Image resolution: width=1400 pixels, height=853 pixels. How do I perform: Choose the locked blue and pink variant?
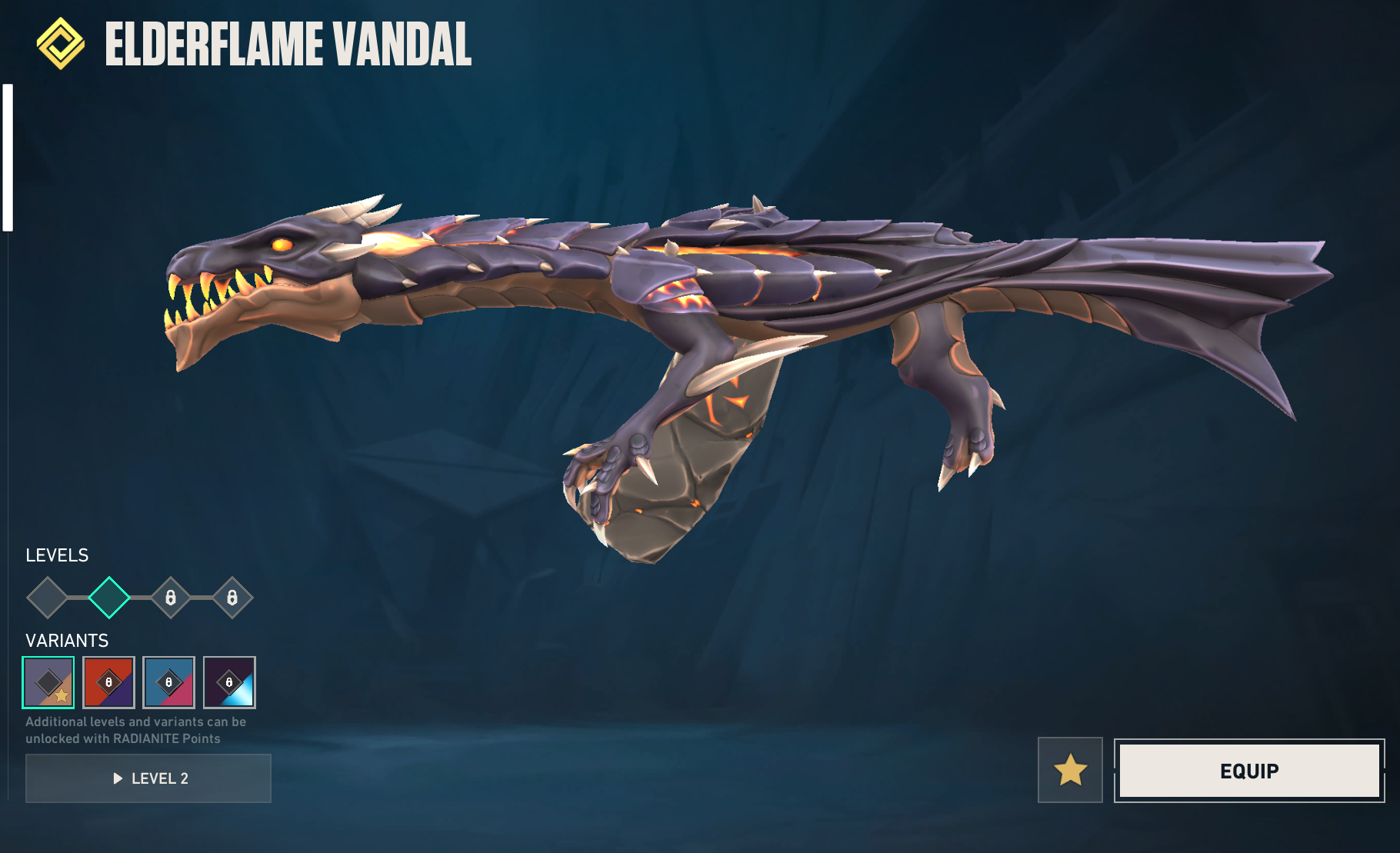(x=168, y=682)
